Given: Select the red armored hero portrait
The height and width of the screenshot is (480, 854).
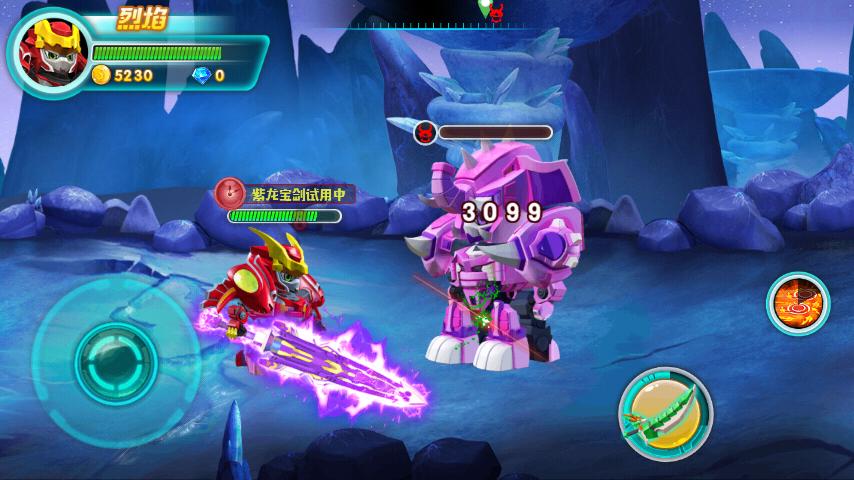Looking at the screenshot, I should coord(47,51).
